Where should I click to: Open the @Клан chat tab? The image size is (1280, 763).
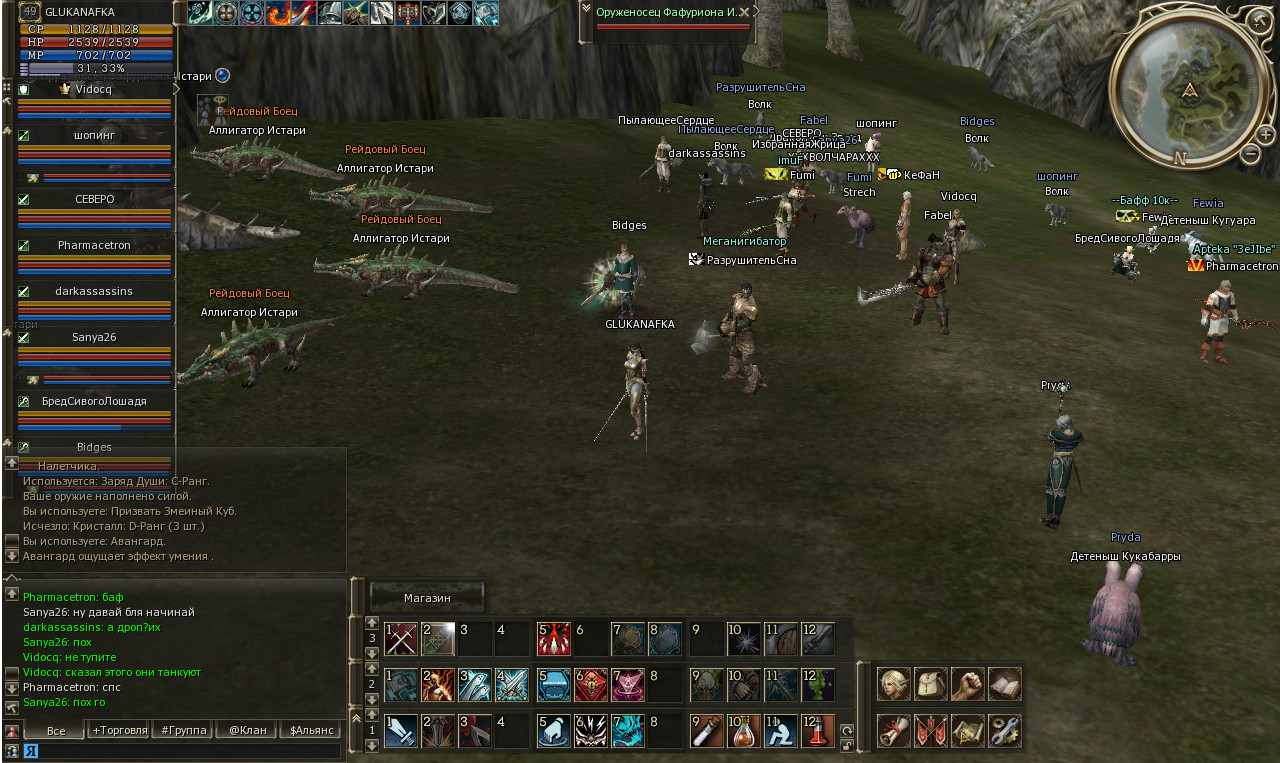247,730
